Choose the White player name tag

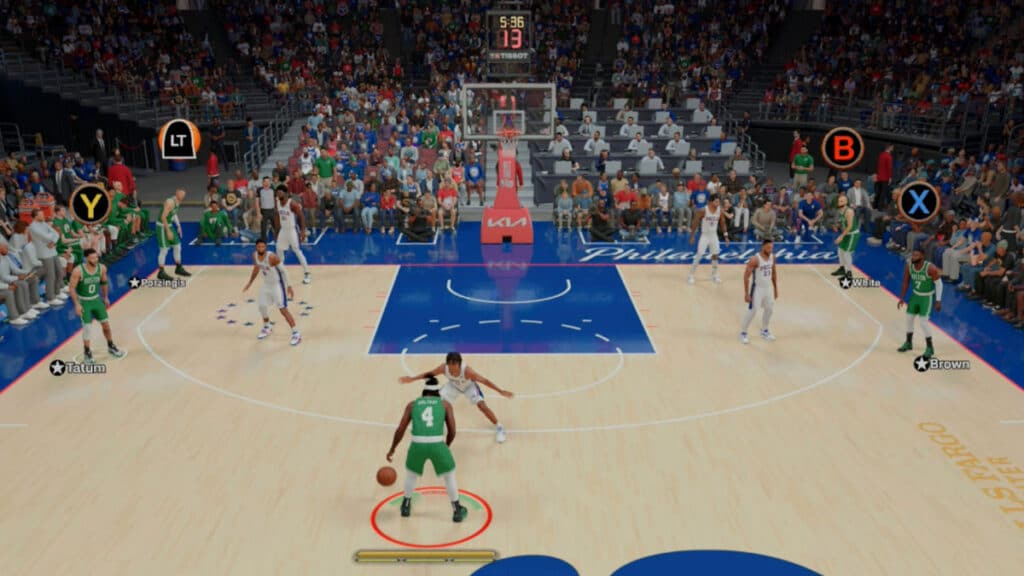[860, 283]
